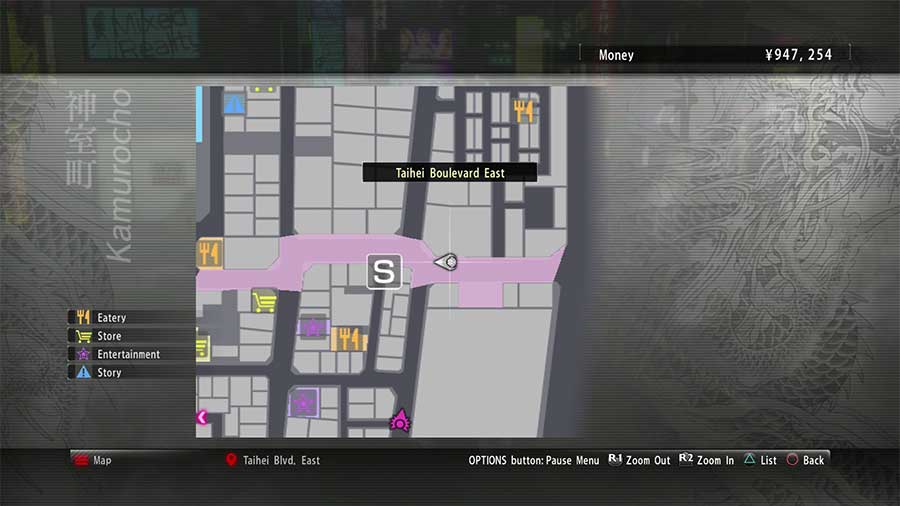The width and height of the screenshot is (900, 506).
Task: Open the Map label in the bottom bar
Action: coord(102,460)
